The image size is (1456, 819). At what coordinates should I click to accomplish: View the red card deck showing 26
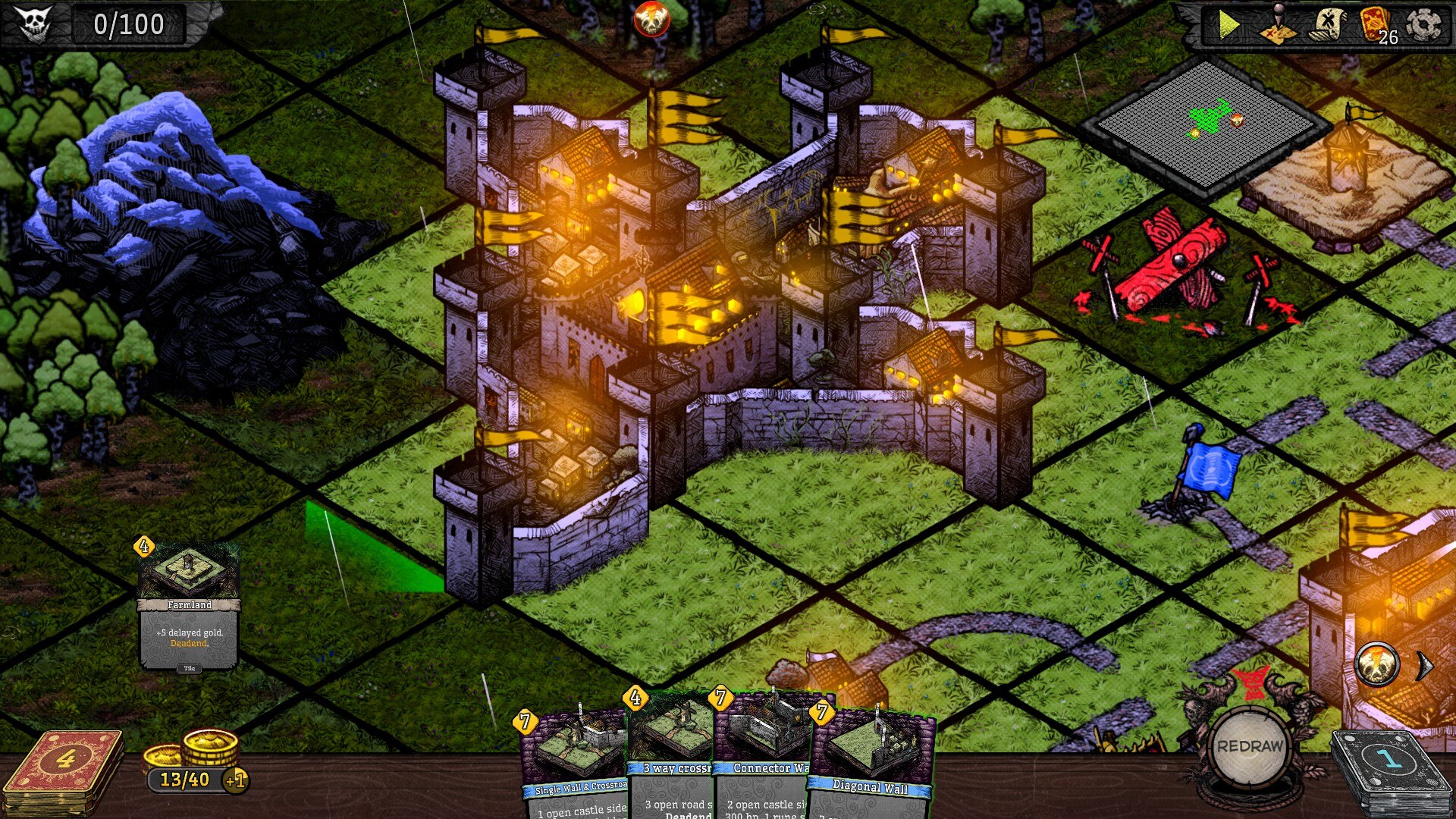(x=1376, y=25)
